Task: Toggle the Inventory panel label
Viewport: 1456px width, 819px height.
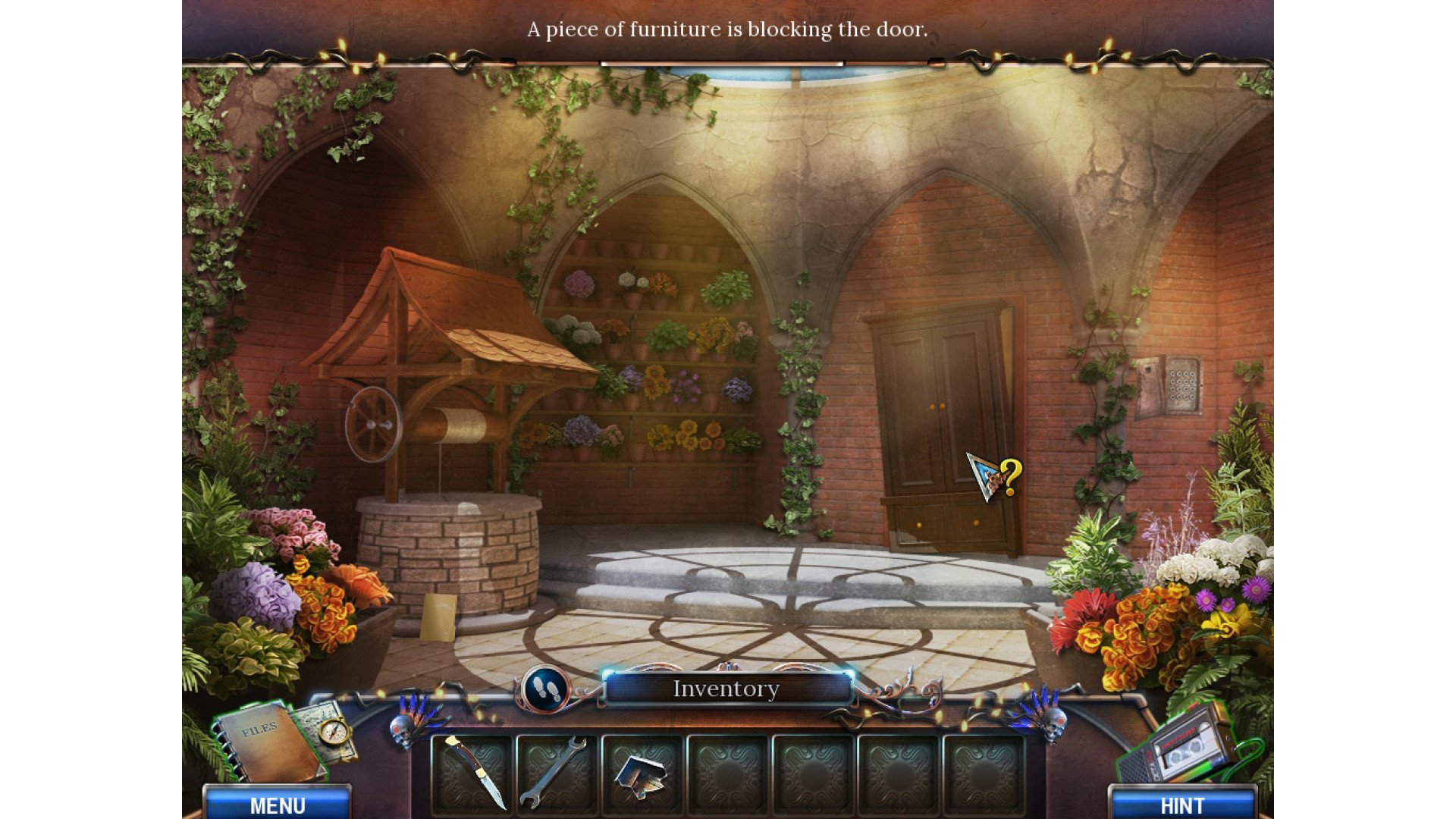Action: [726, 689]
